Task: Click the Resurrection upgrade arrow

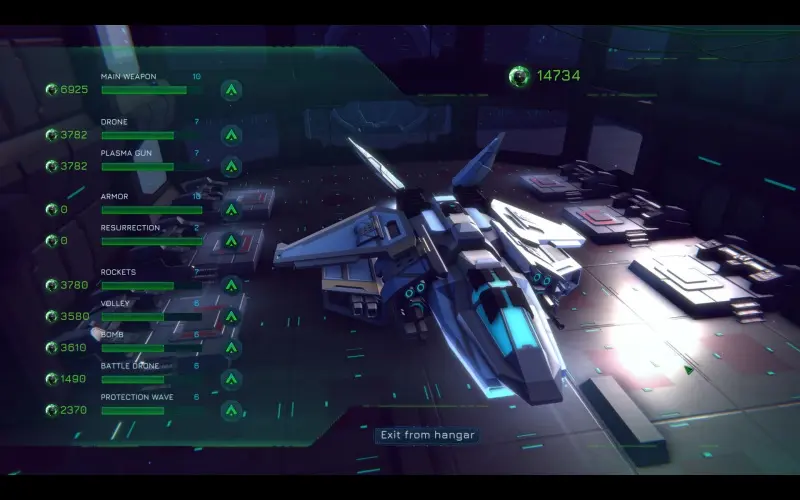Action: (x=231, y=241)
